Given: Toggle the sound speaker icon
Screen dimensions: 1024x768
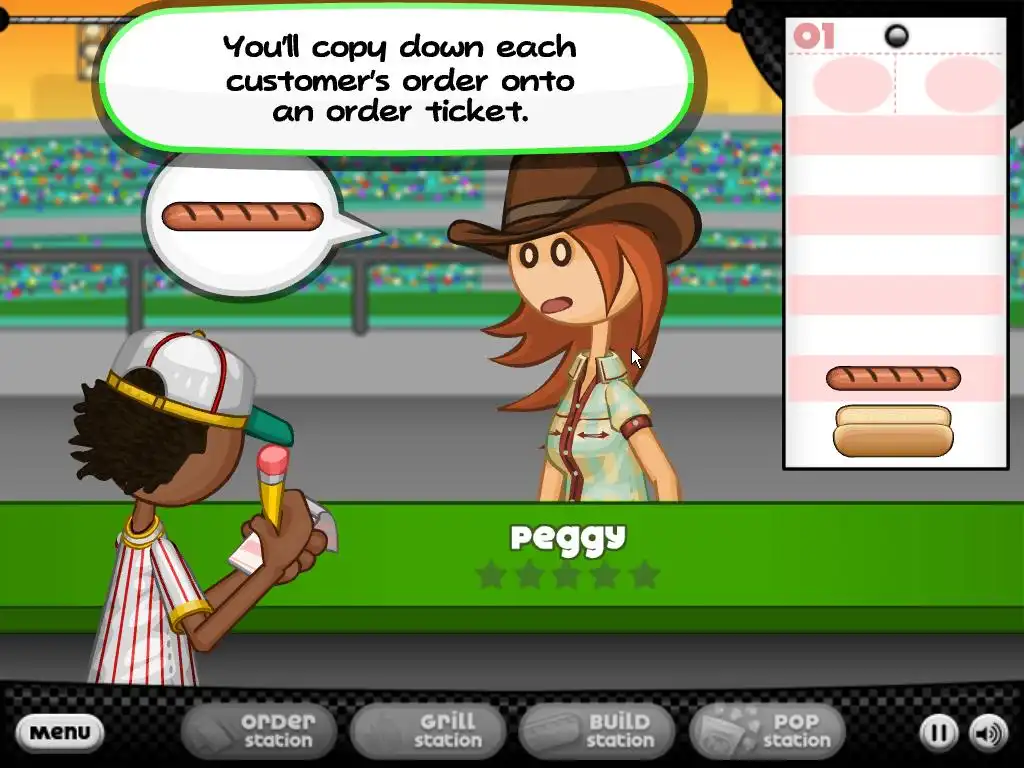Looking at the screenshot, I should click(988, 733).
